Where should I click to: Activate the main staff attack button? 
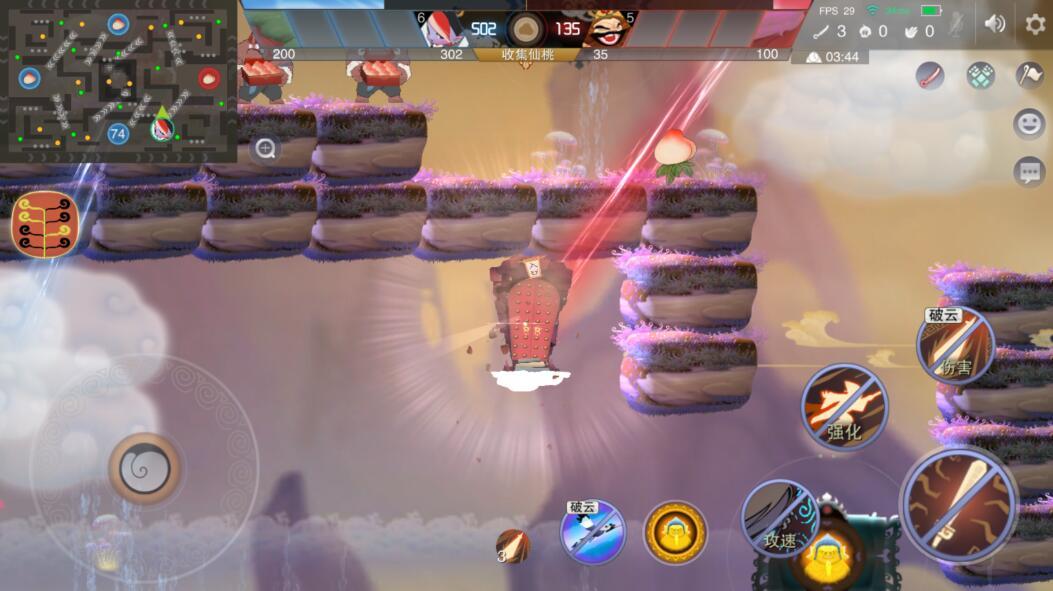(x=958, y=503)
